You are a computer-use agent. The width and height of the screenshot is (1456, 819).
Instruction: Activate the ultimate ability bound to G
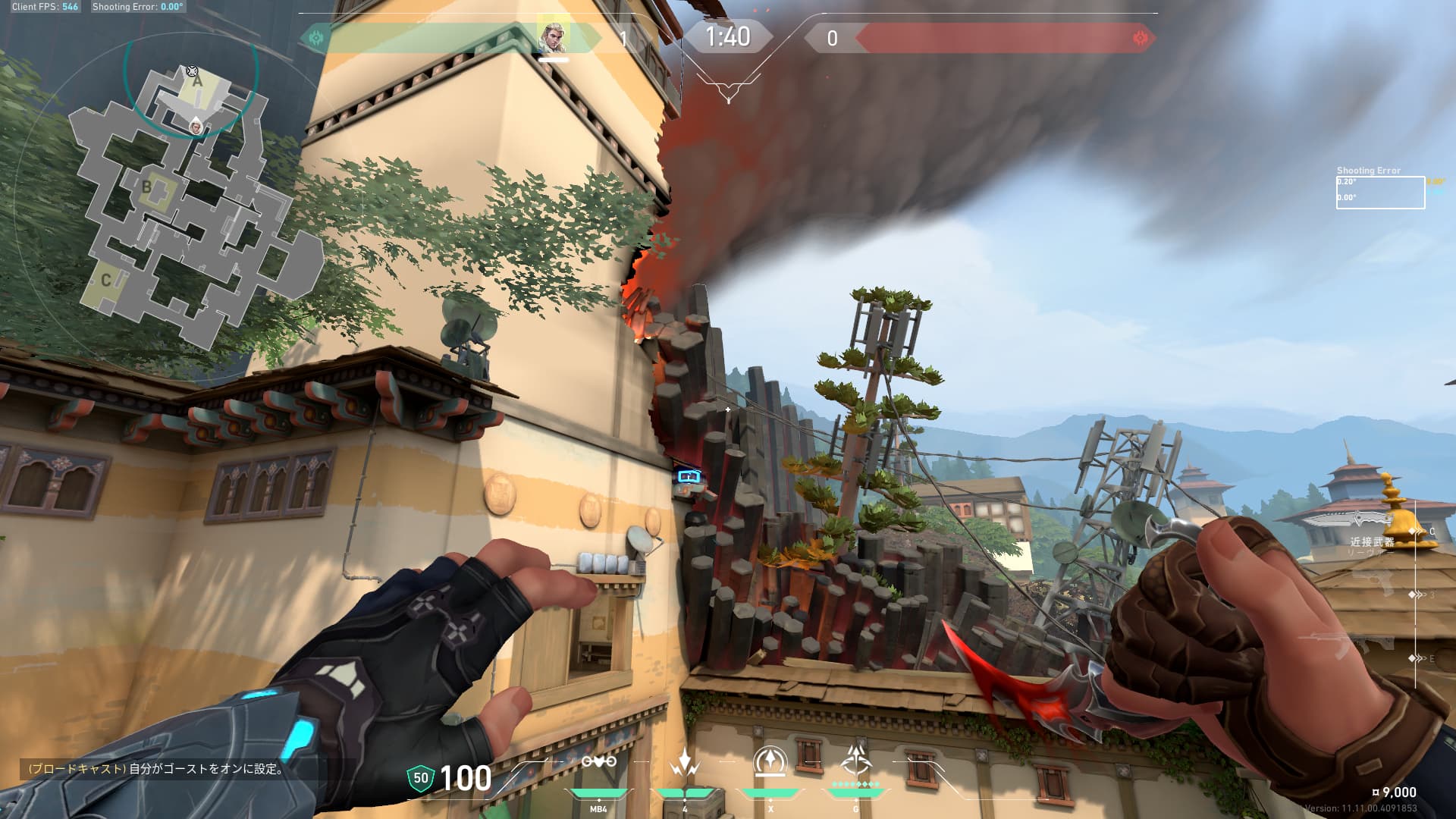tap(856, 761)
